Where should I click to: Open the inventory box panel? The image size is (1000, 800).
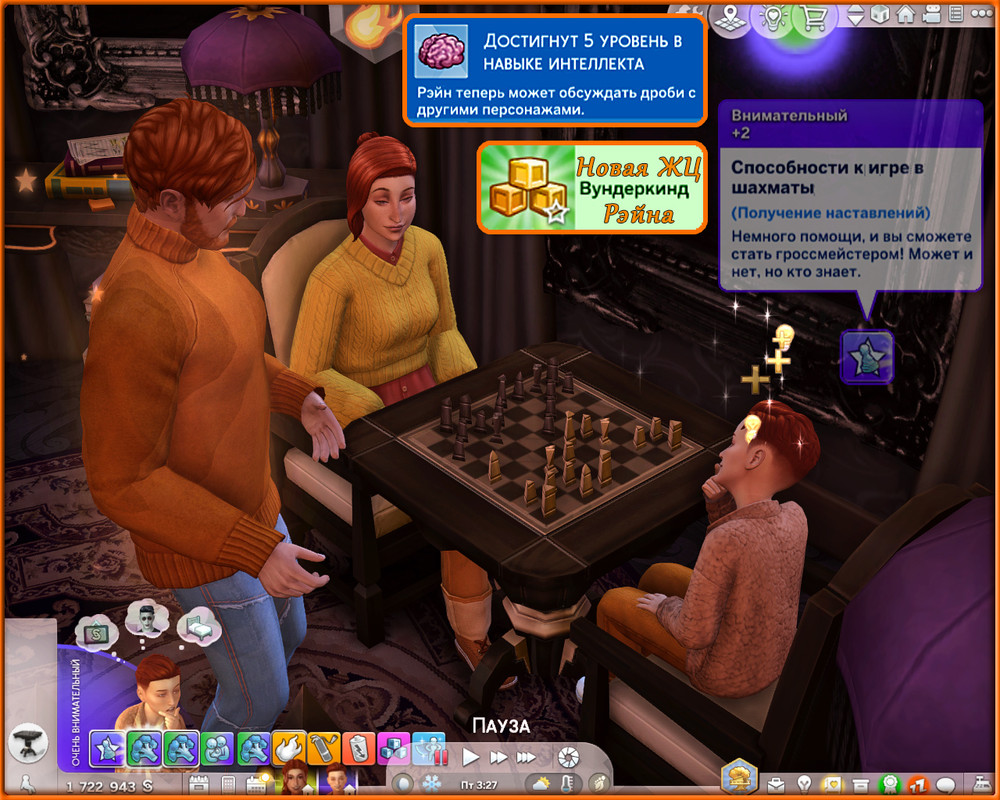click(x=860, y=783)
